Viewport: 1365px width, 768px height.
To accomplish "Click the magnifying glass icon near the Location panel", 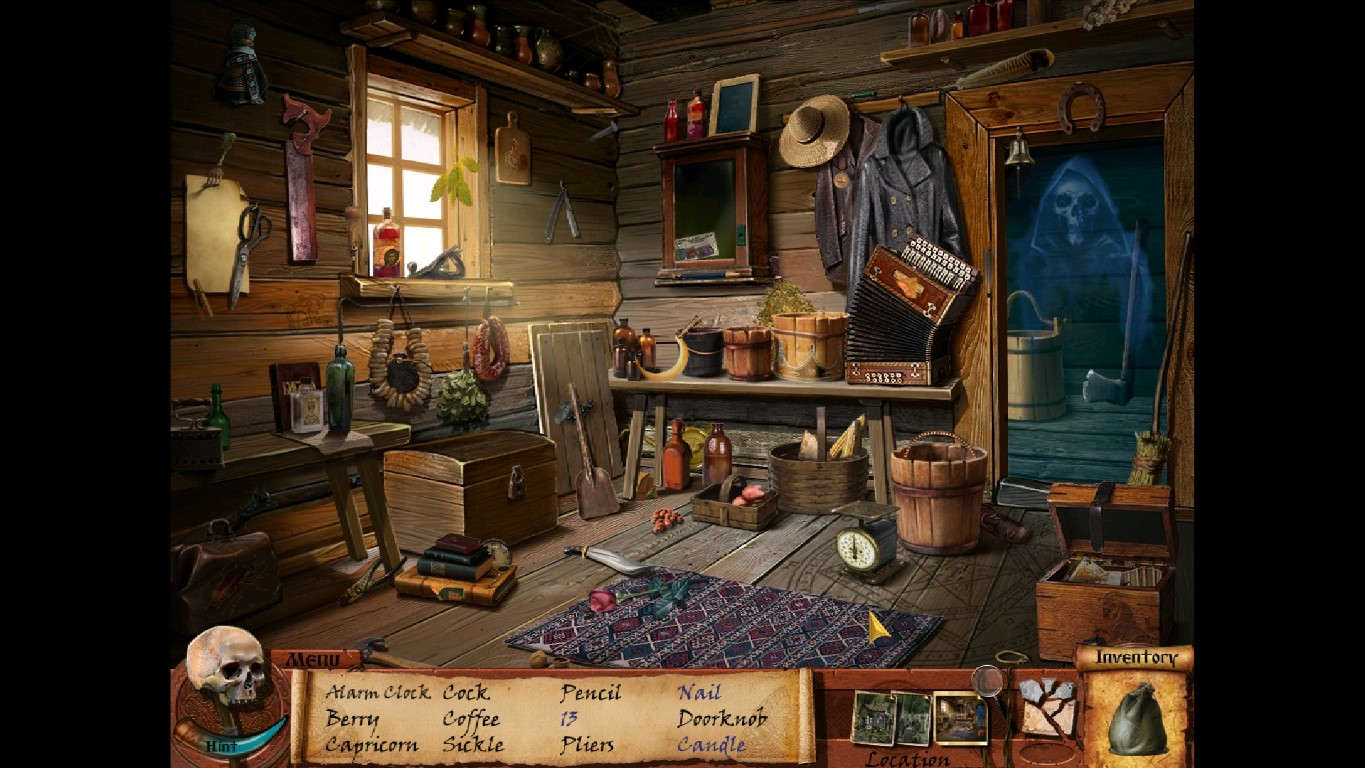I will pos(987,681).
